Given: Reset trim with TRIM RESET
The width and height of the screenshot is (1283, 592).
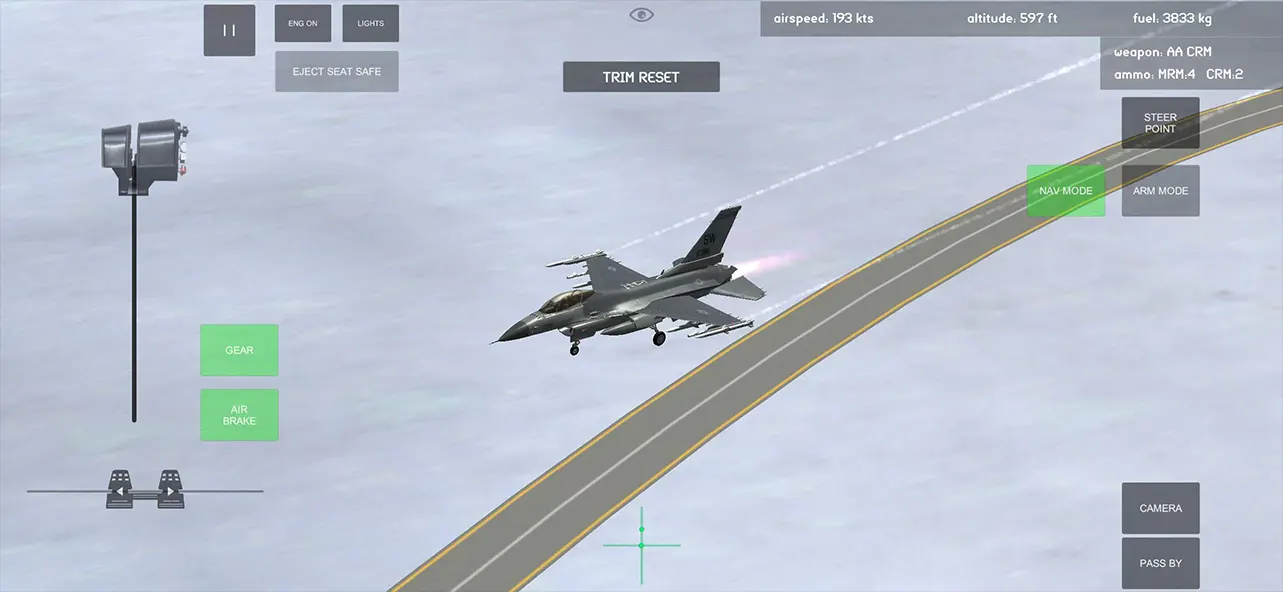Looking at the screenshot, I should (641, 77).
